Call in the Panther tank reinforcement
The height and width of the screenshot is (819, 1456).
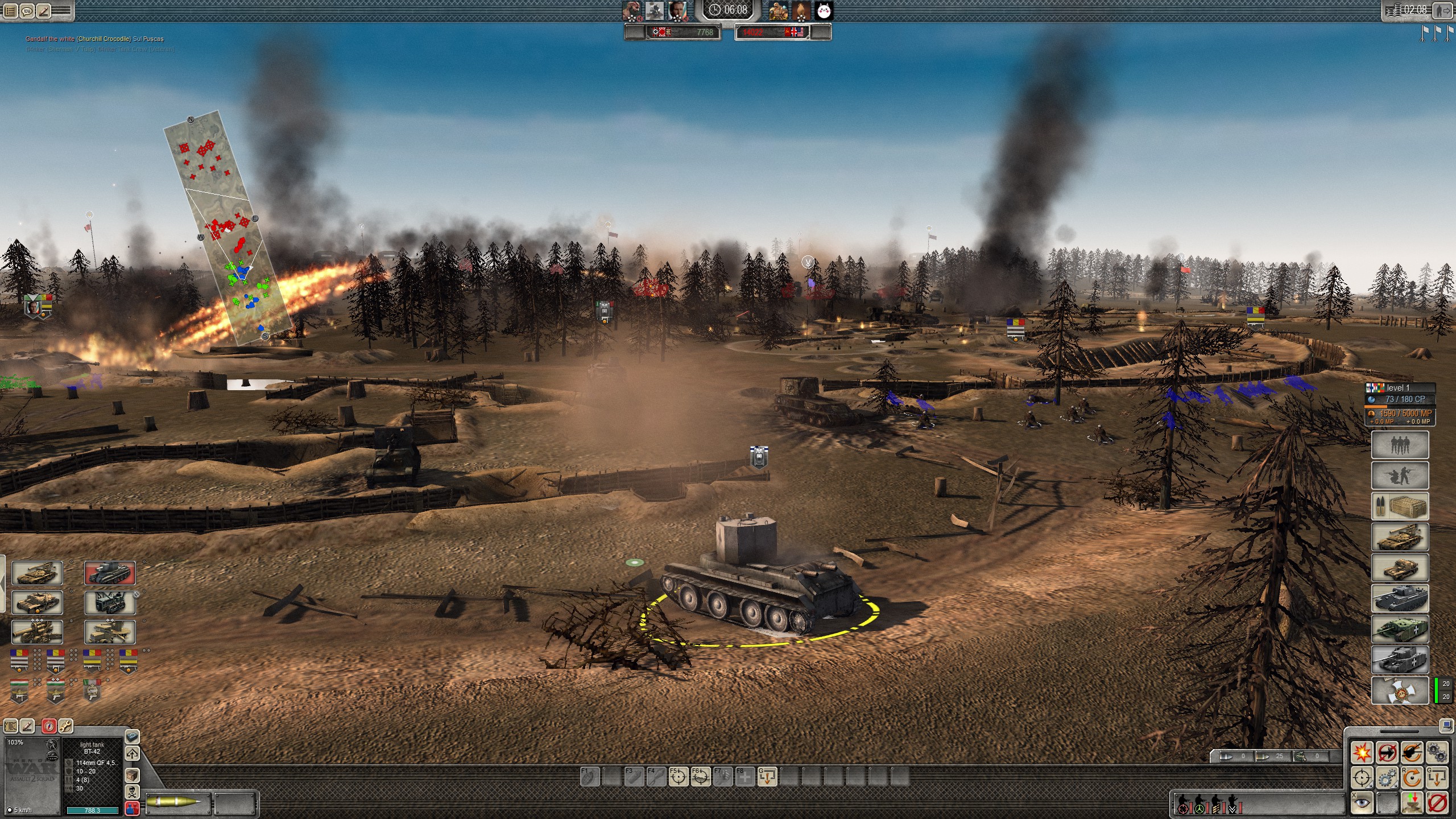1400,598
